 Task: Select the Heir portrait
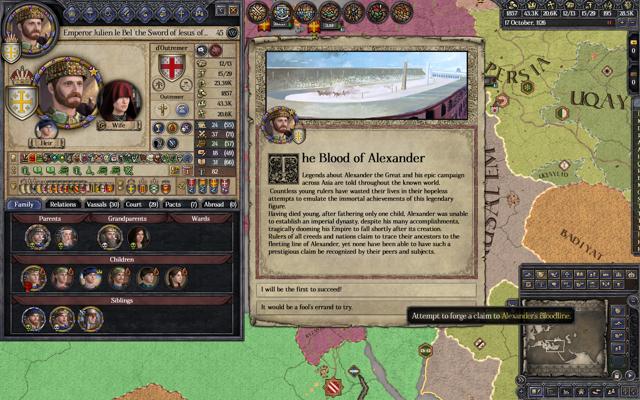click(x=46, y=128)
